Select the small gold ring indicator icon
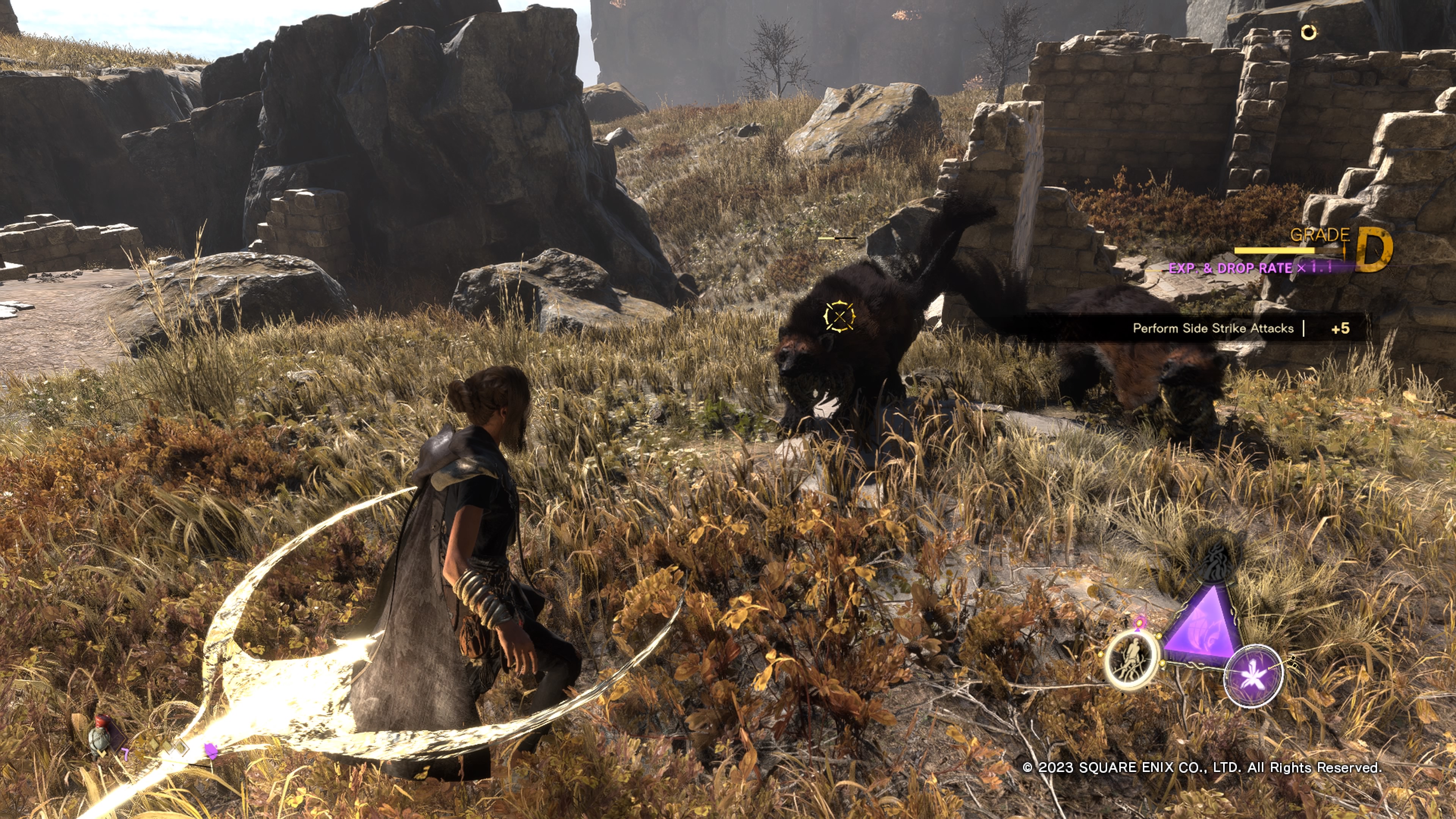Screen dimensions: 1456x819 point(1309,33)
